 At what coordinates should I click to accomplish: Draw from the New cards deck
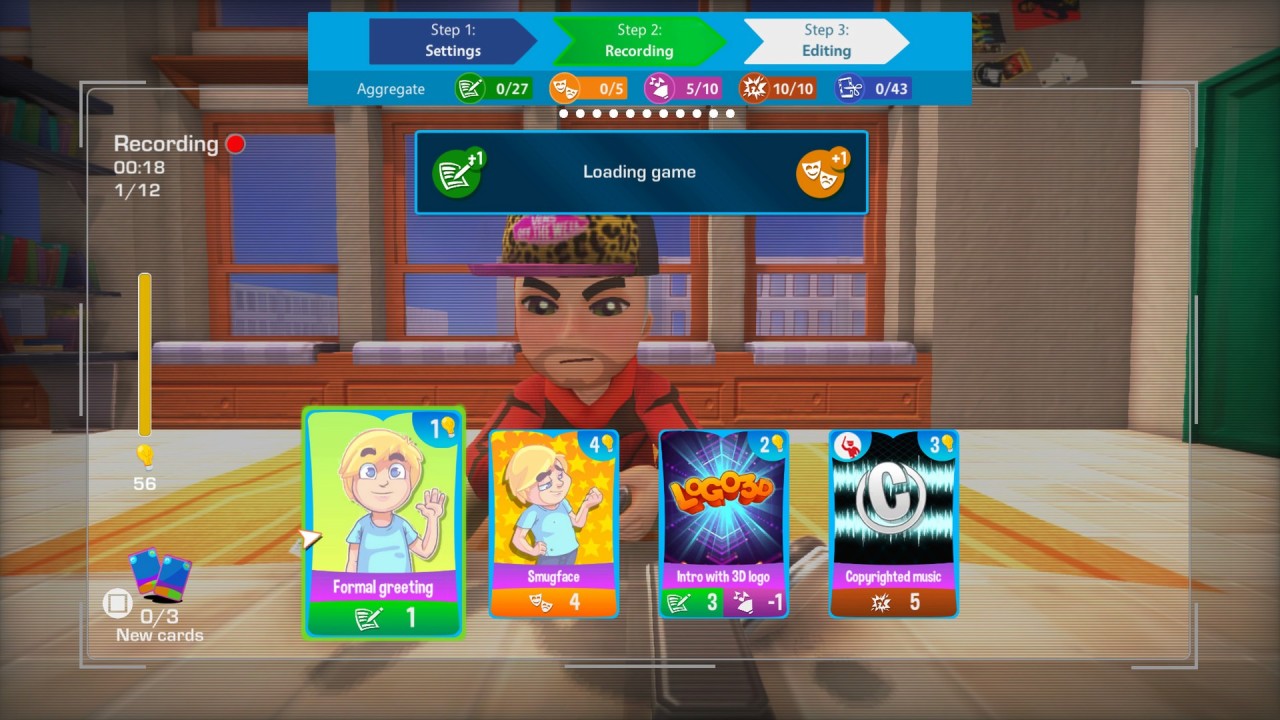(x=160, y=578)
